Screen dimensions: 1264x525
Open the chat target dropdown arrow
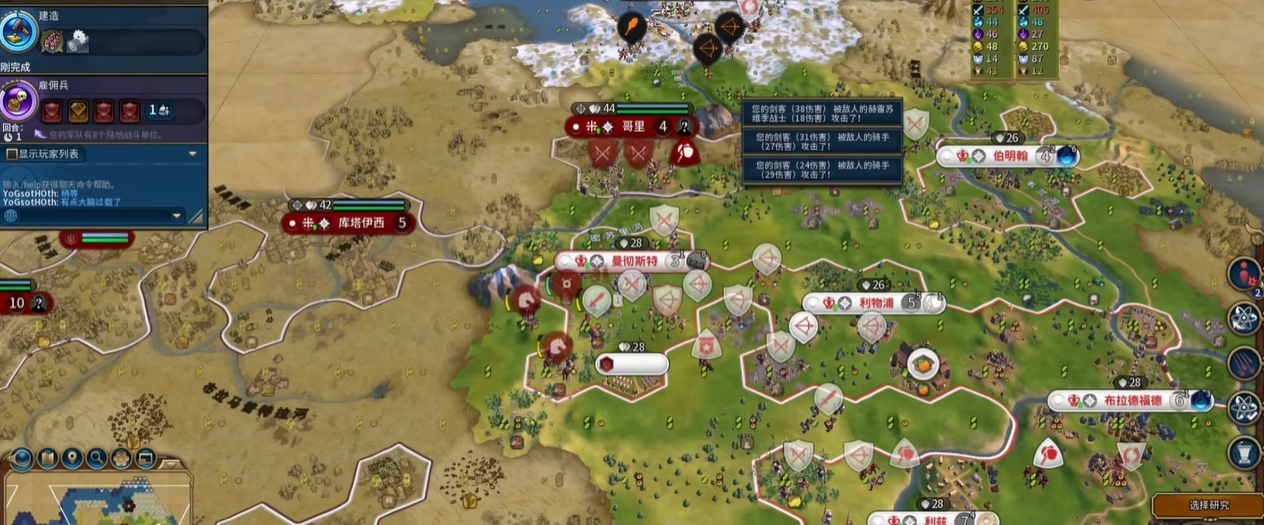click(x=177, y=215)
